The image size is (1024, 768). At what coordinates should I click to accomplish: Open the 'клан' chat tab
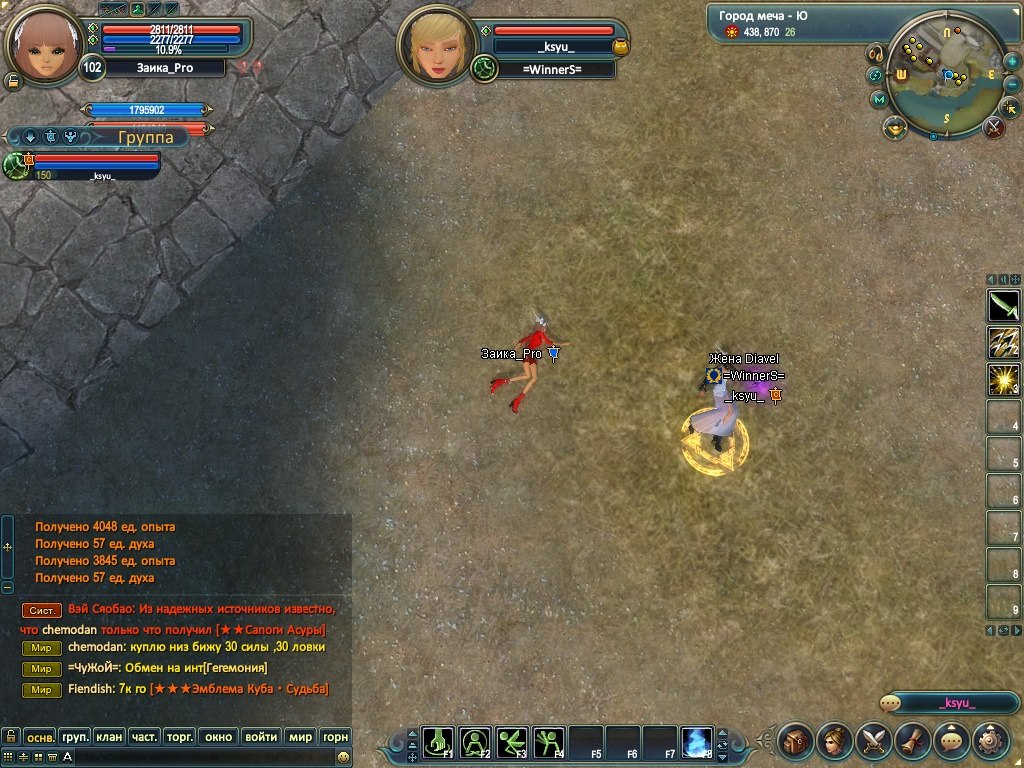click(109, 737)
